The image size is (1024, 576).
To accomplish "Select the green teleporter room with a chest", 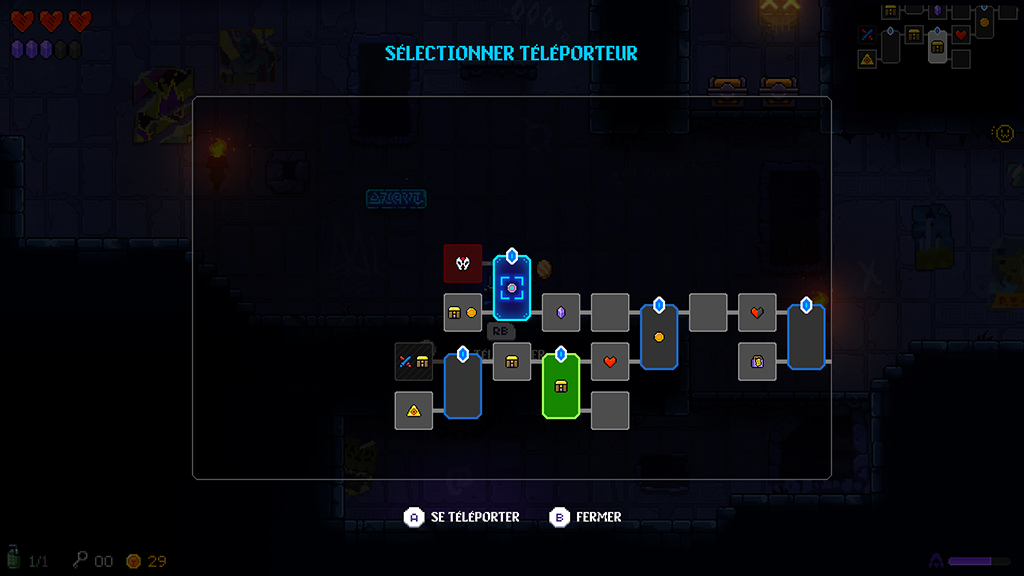I will coord(561,386).
